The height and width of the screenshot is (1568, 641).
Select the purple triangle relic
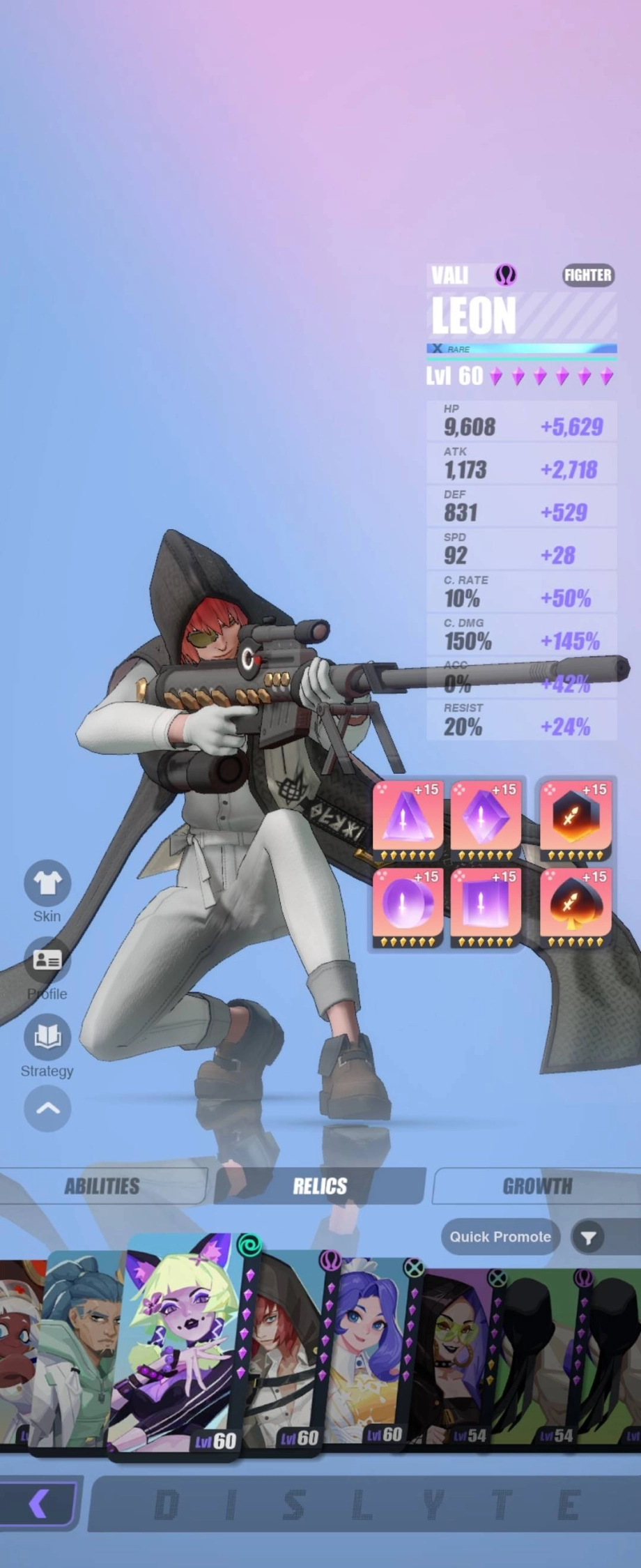[408, 819]
